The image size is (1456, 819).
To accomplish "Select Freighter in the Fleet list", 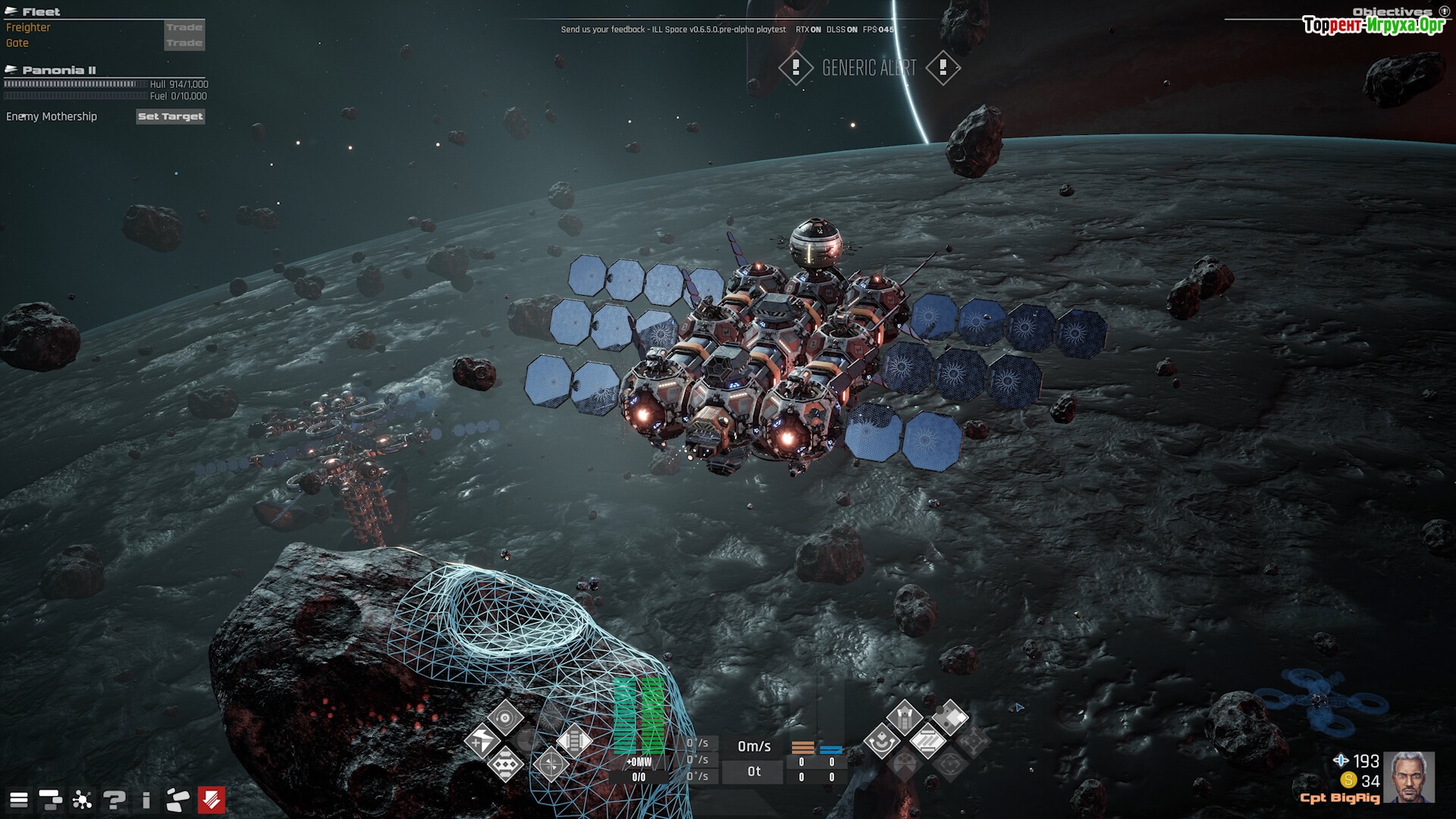I will click(28, 27).
